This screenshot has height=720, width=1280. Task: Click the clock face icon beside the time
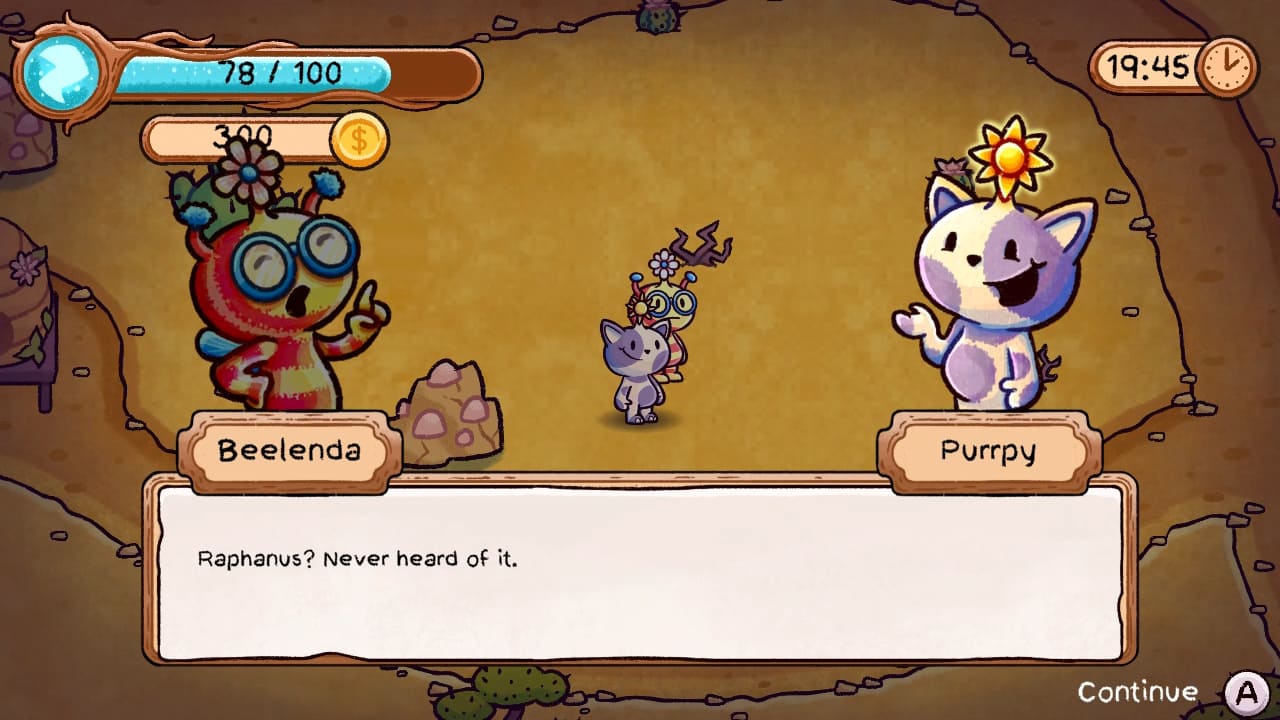point(1229,68)
